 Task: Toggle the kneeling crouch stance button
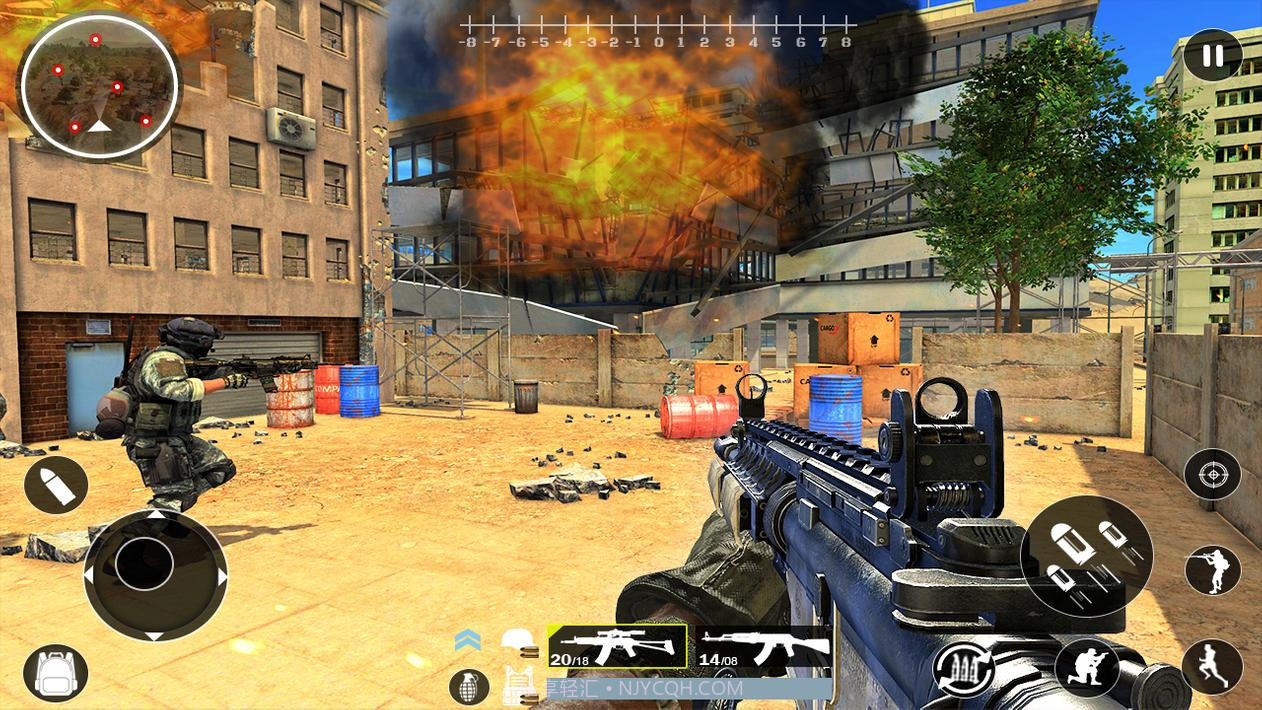pos(1086,668)
